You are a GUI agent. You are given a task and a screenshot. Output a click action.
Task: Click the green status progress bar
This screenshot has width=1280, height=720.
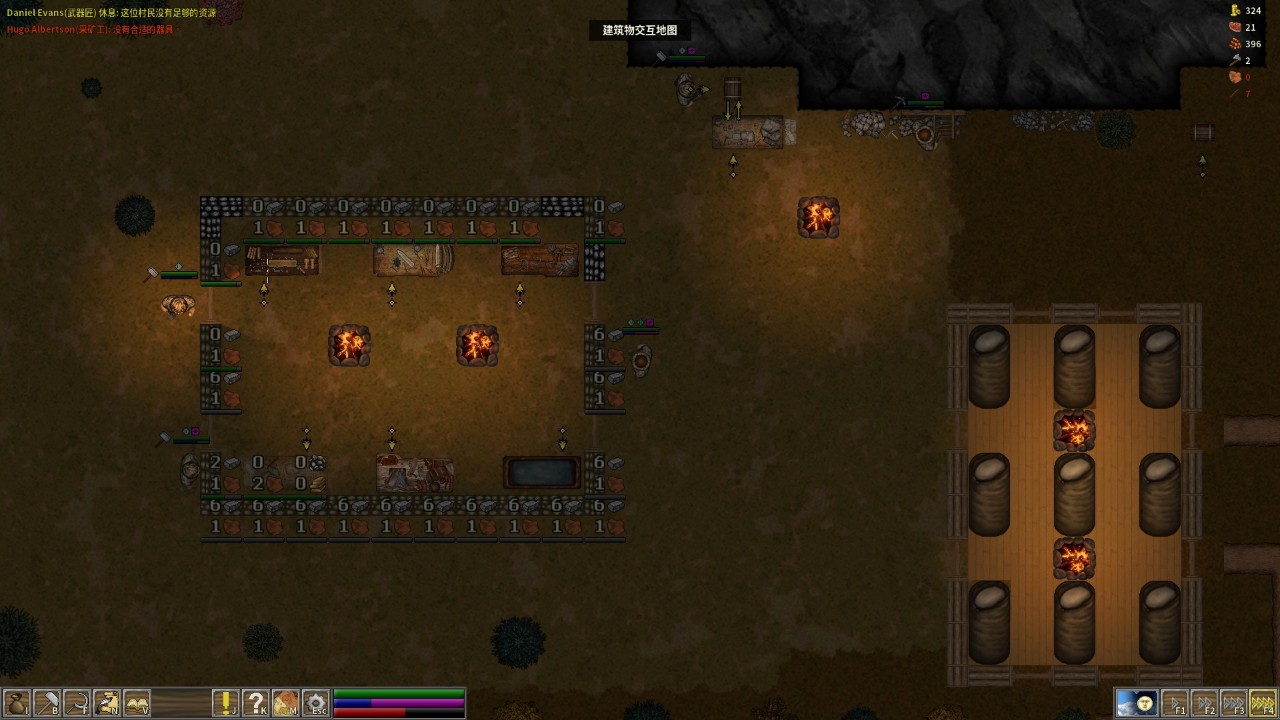point(398,692)
